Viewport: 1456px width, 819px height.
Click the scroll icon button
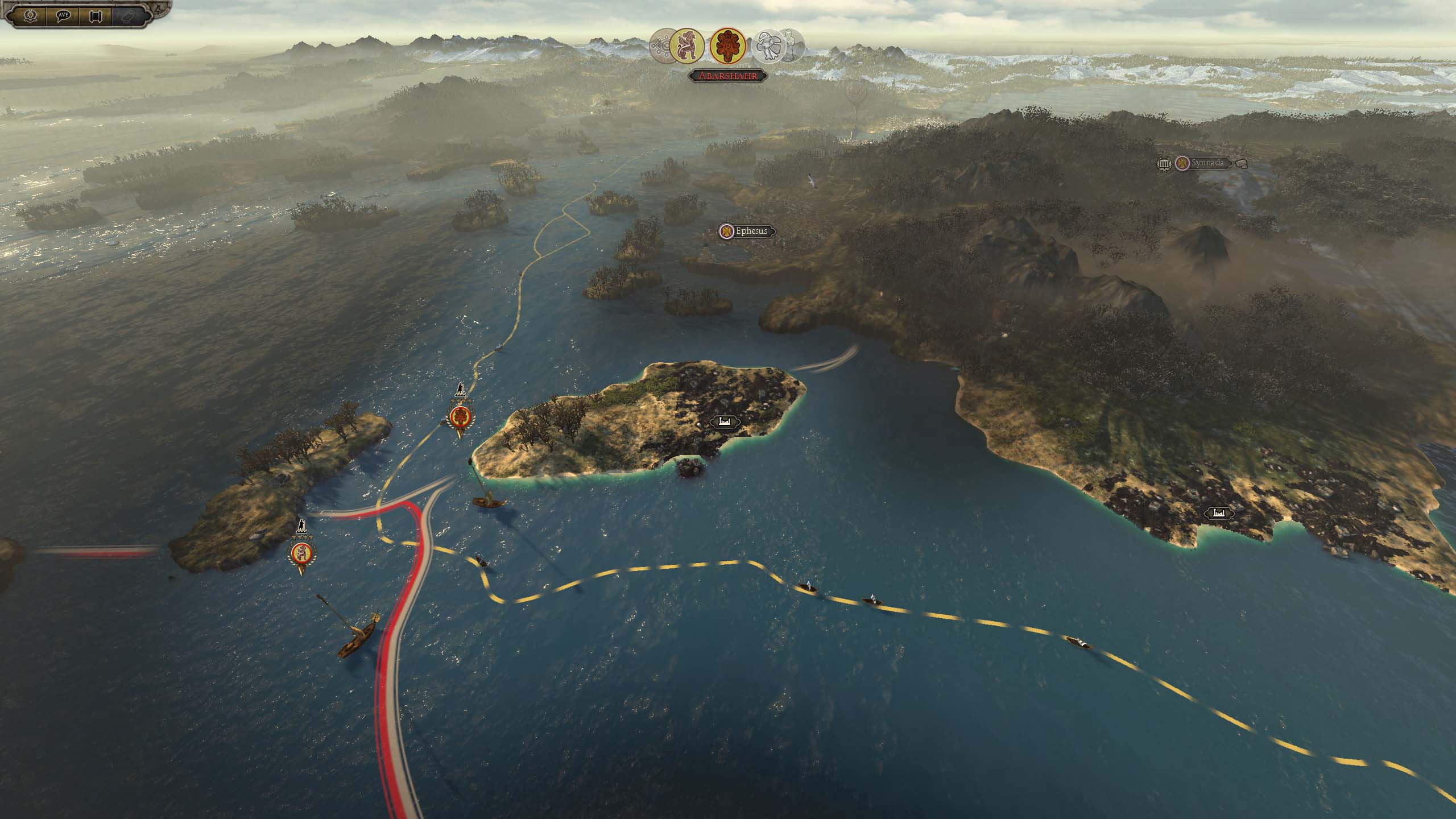[95, 15]
